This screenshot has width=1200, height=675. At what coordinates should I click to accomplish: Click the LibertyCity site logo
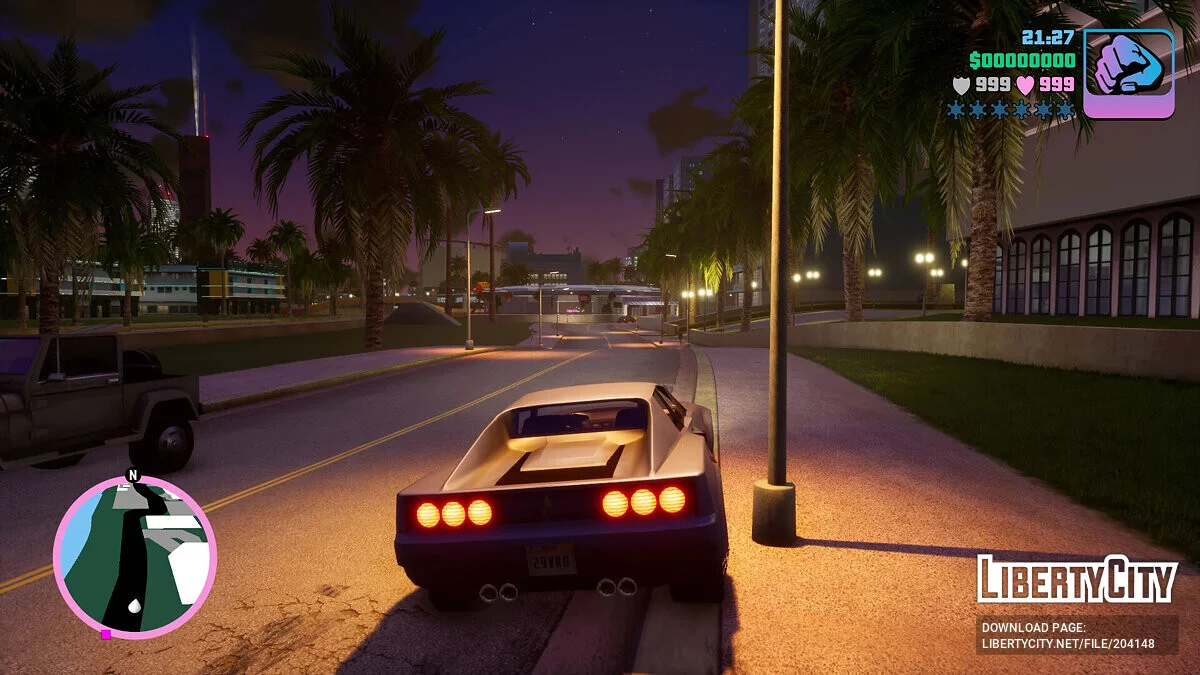(x=1077, y=579)
